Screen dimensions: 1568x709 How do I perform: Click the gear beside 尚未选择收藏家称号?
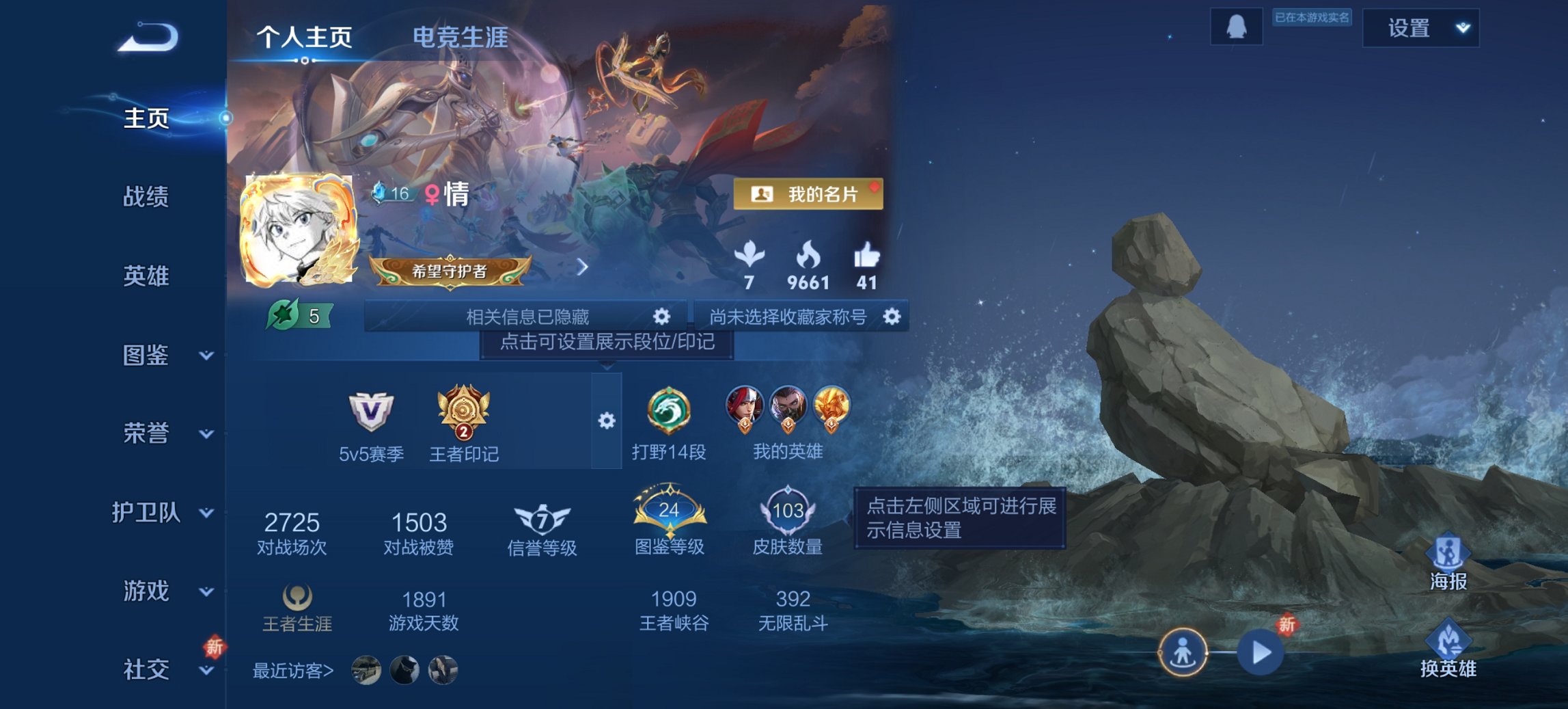(892, 316)
